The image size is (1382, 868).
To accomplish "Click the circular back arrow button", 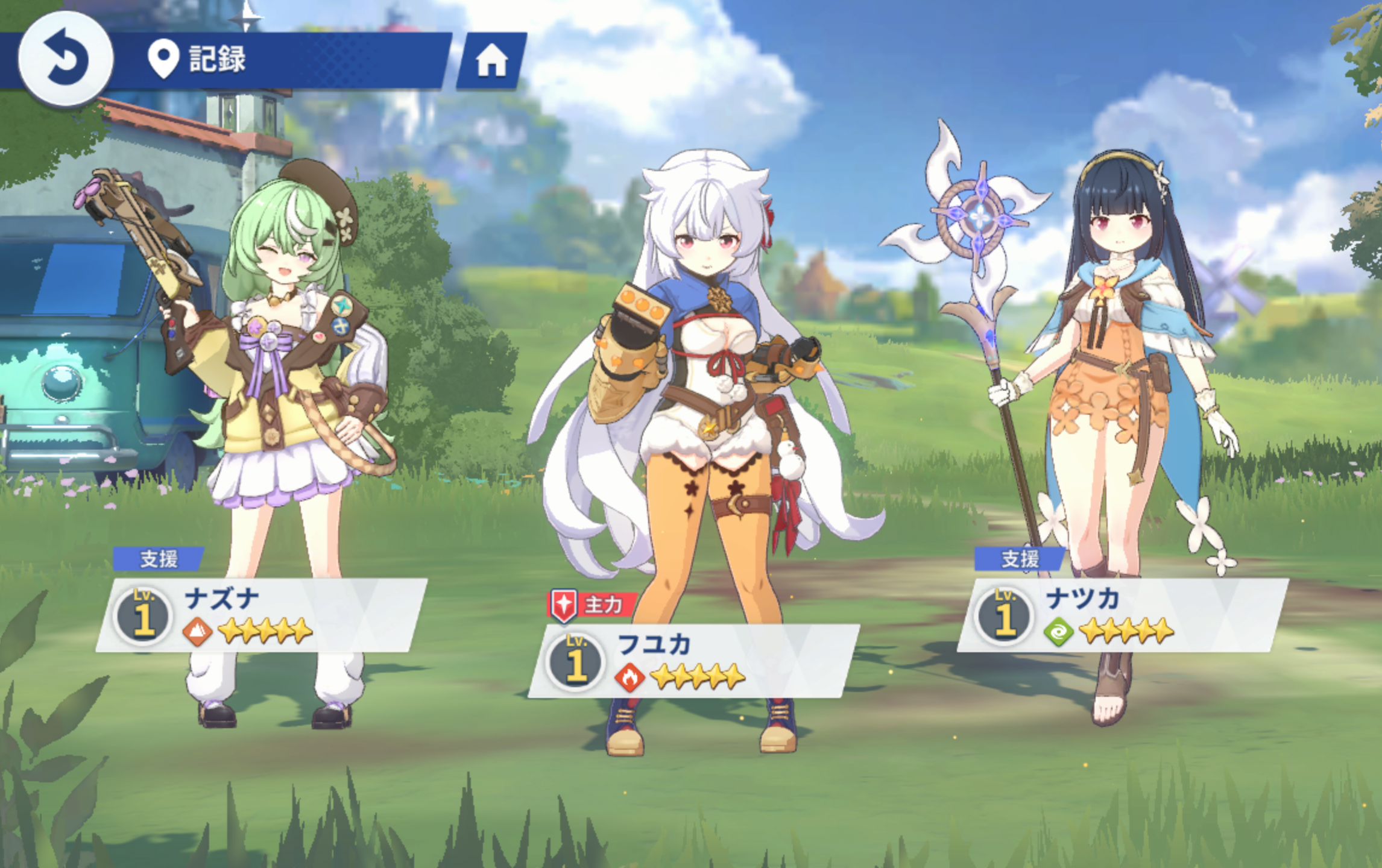I will [65, 59].
